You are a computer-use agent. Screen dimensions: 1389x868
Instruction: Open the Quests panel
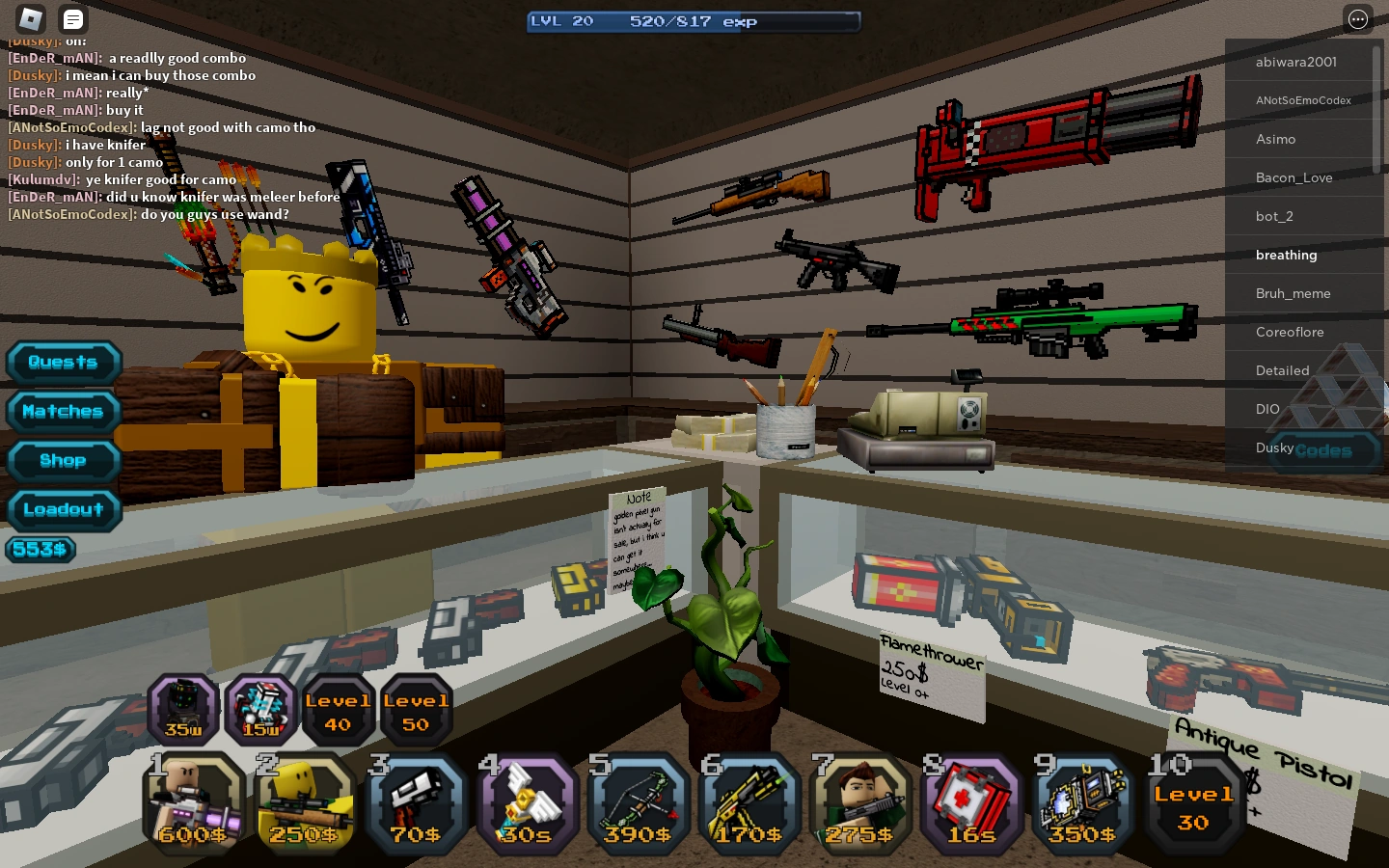tap(64, 363)
